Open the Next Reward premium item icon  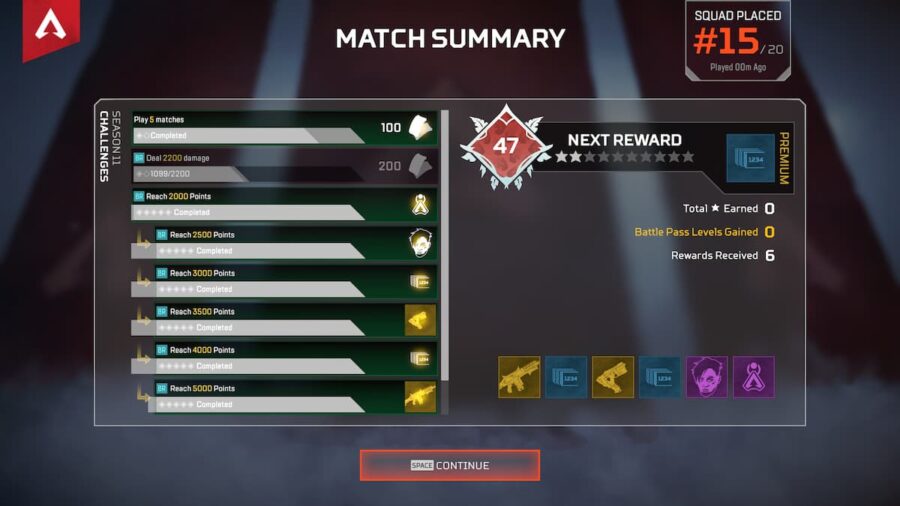750,158
